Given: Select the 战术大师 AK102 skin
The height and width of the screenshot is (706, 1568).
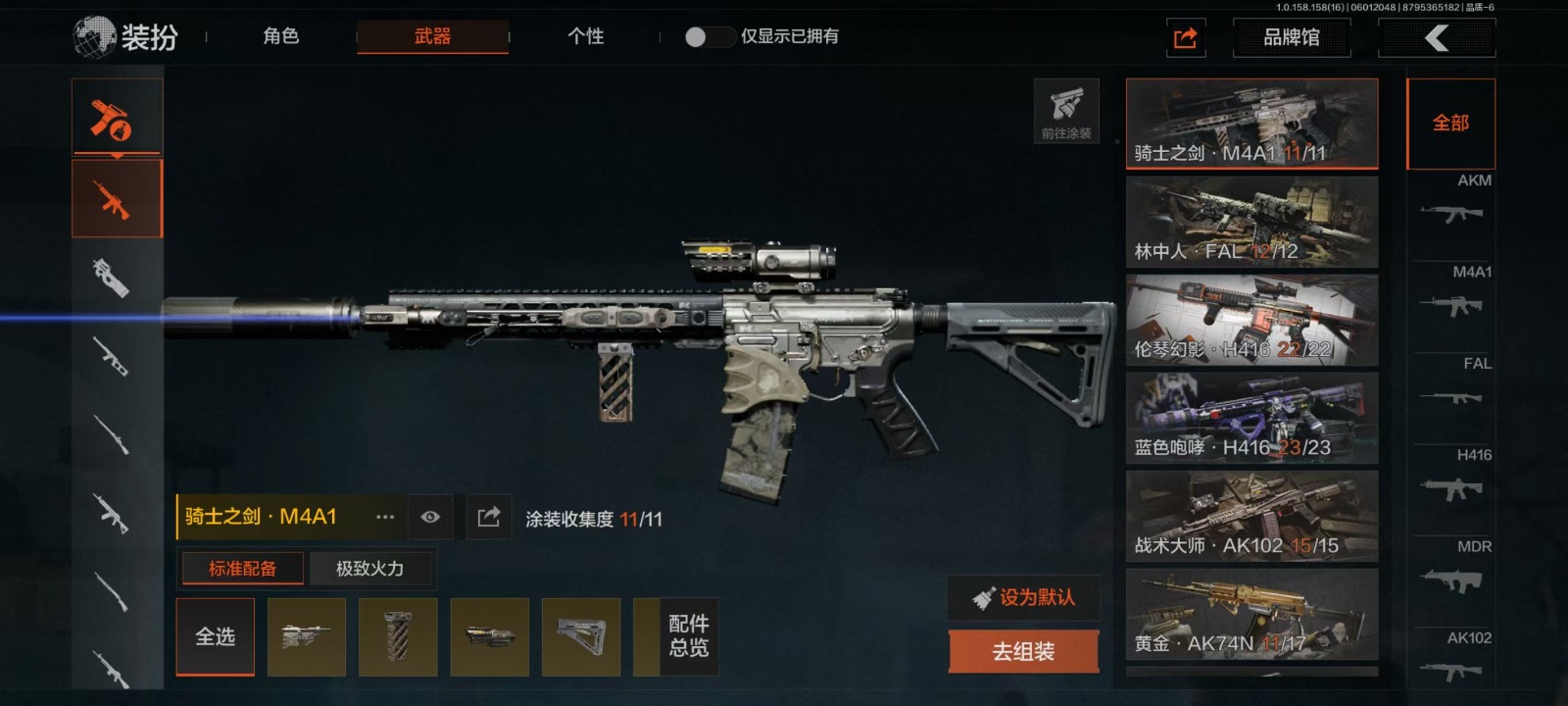Looking at the screenshot, I should click(x=1251, y=516).
